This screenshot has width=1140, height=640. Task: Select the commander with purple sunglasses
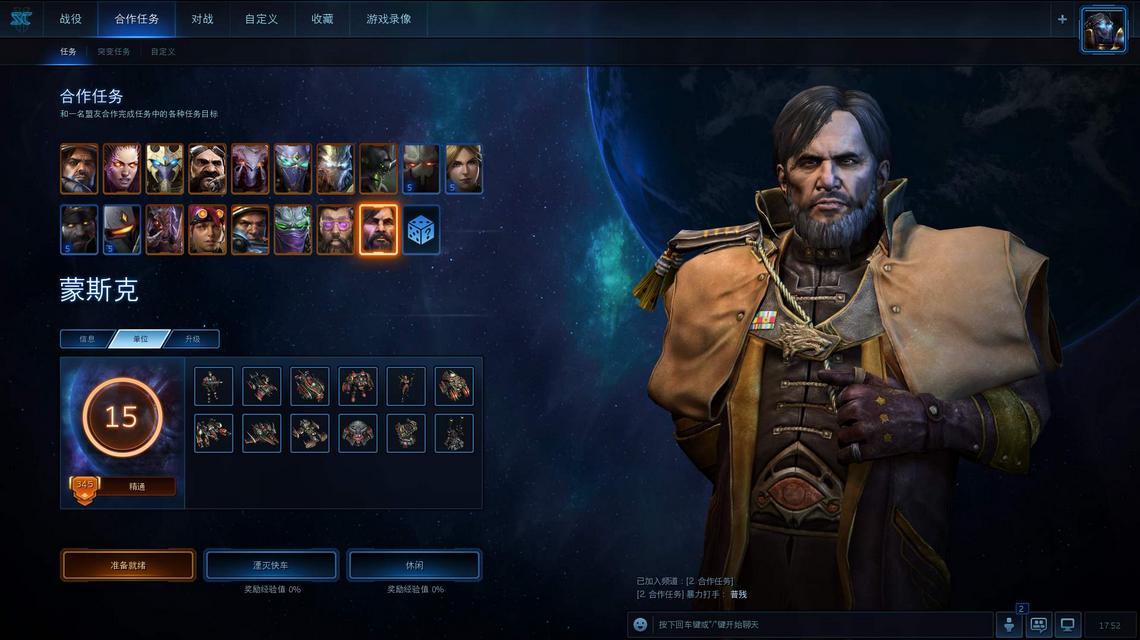(336, 230)
